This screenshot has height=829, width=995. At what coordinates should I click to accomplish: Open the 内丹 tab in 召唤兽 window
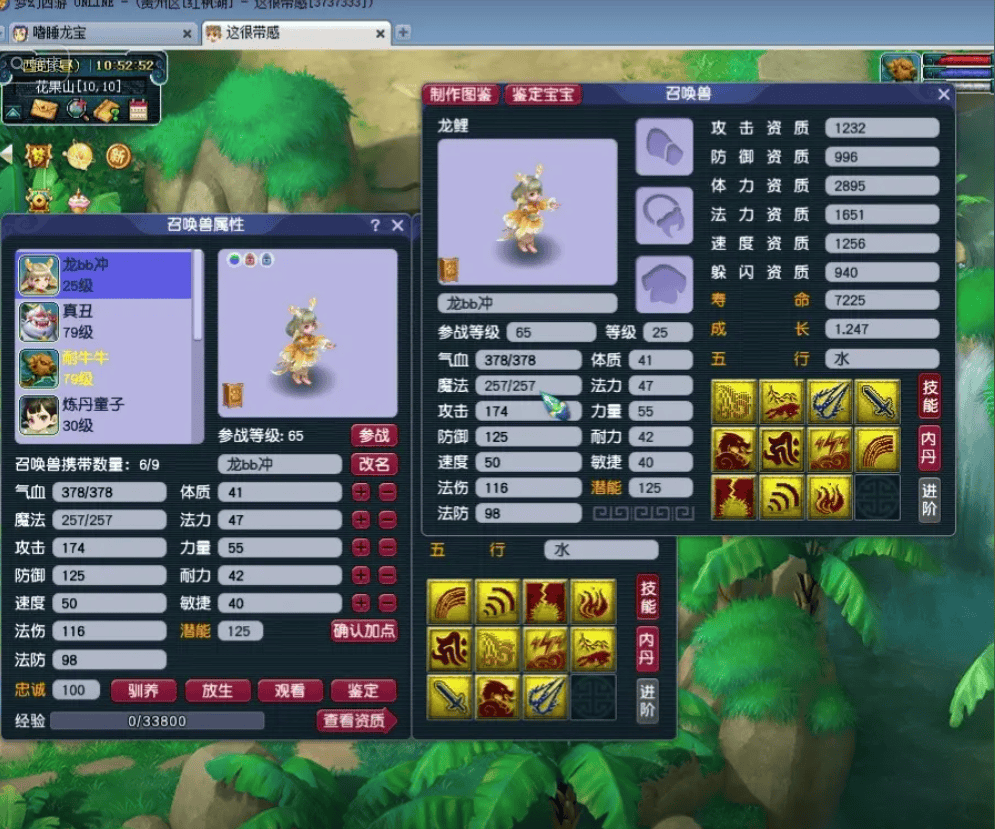[x=929, y=441]
